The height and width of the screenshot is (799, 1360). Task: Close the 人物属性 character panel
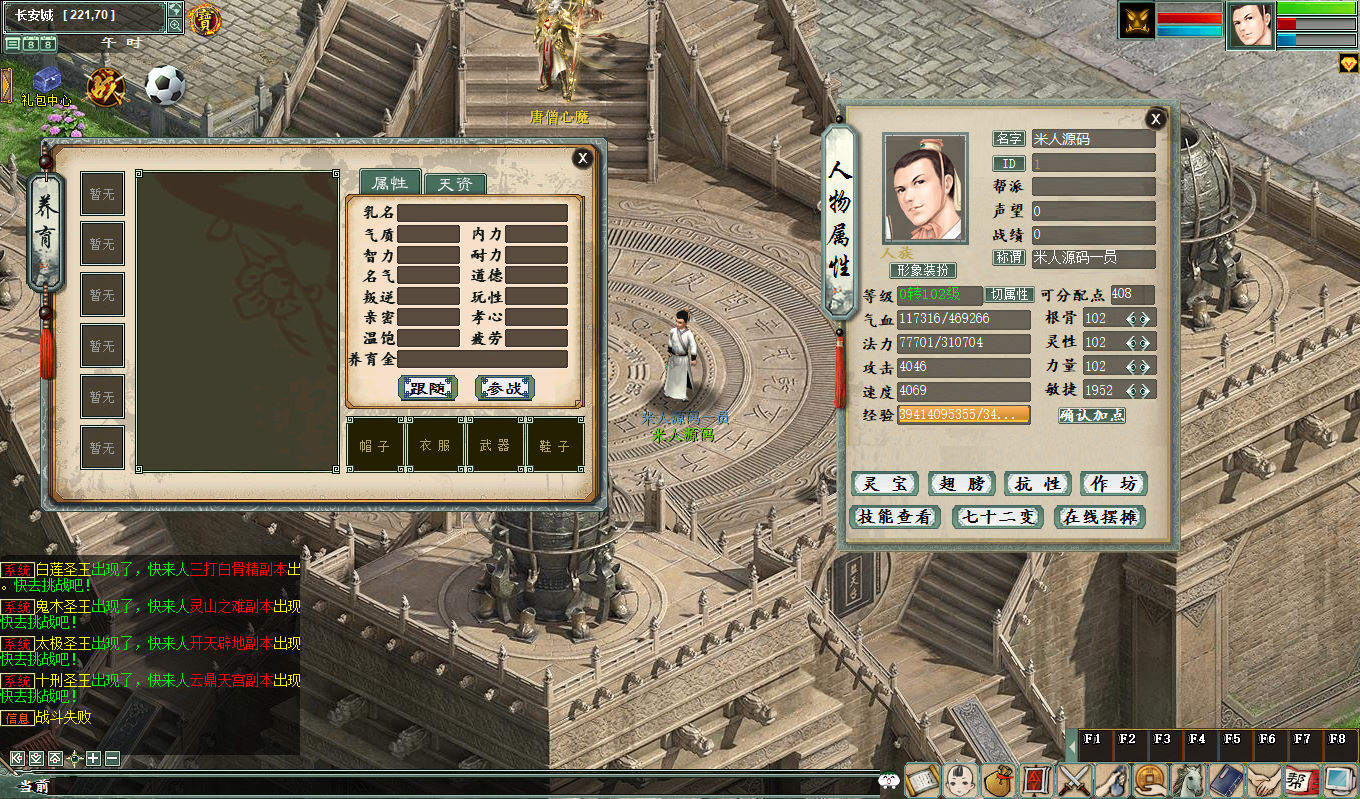(1156, 119)
